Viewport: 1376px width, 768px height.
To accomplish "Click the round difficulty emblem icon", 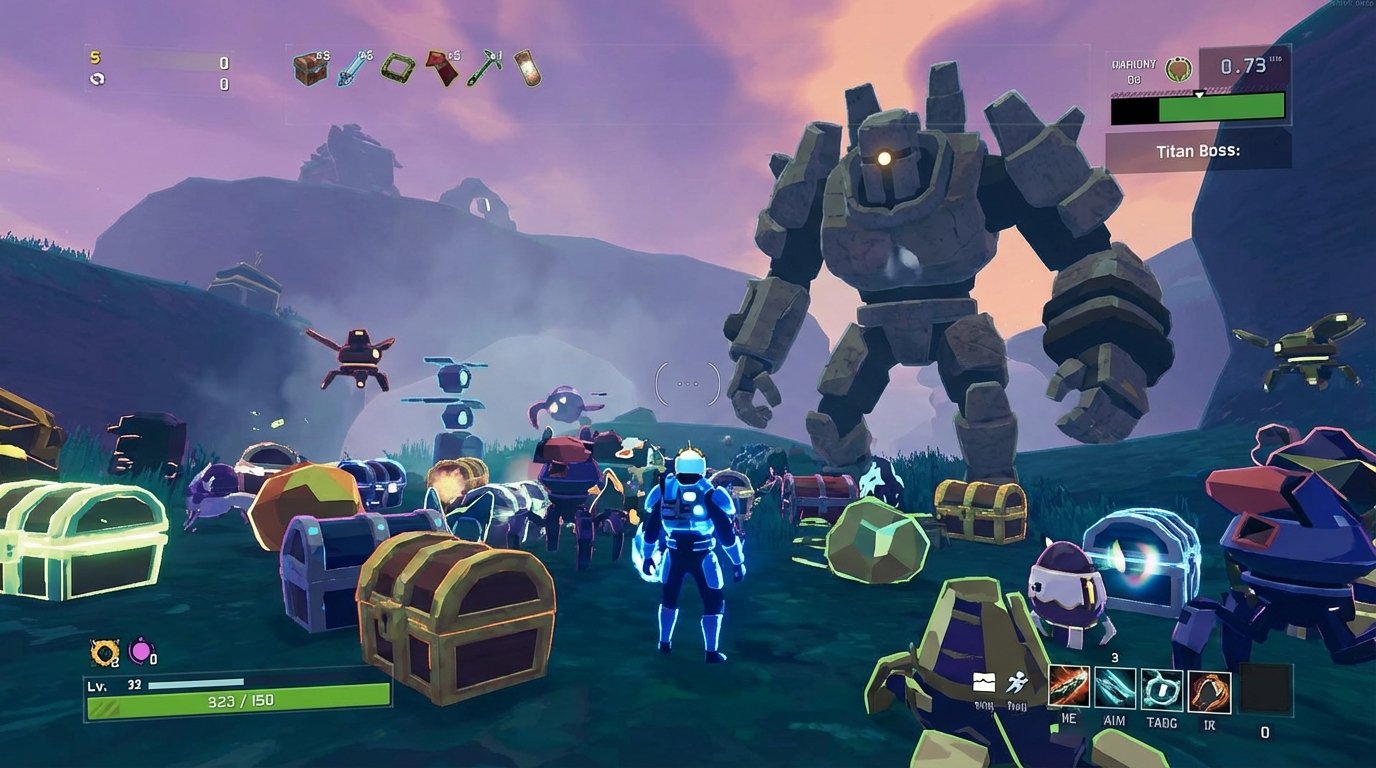I will [x=1179, y=69].
